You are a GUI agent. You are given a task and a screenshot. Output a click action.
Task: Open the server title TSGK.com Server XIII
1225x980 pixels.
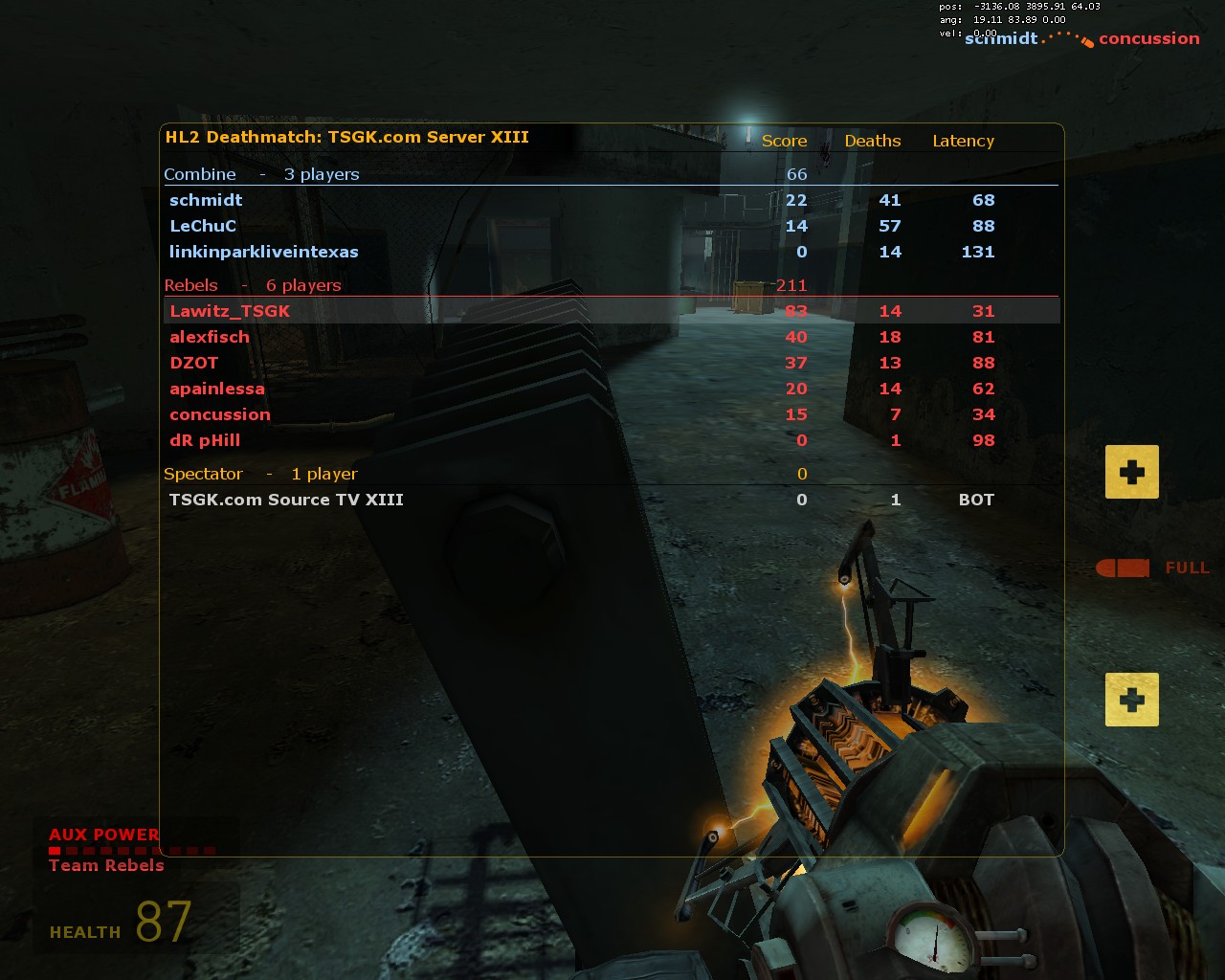pyautogui.click(x=347, y=137)
